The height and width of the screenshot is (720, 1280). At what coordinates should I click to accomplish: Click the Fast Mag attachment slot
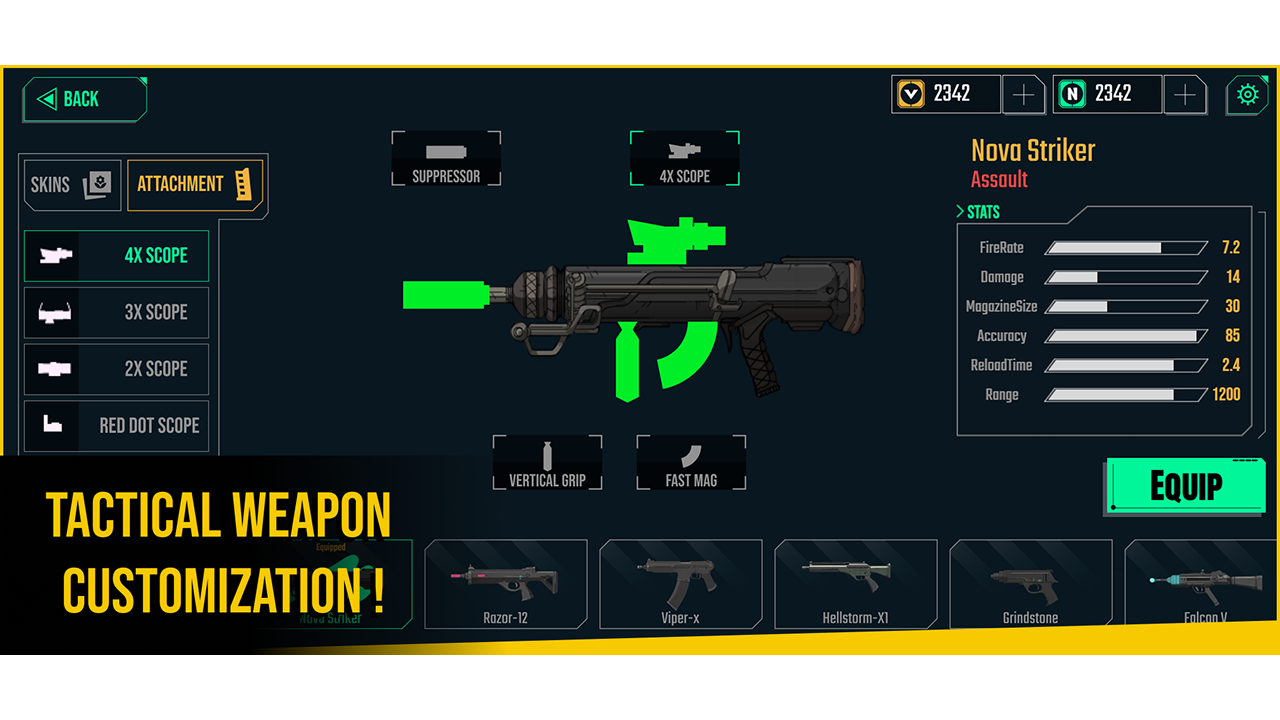[x=691, y=462]
